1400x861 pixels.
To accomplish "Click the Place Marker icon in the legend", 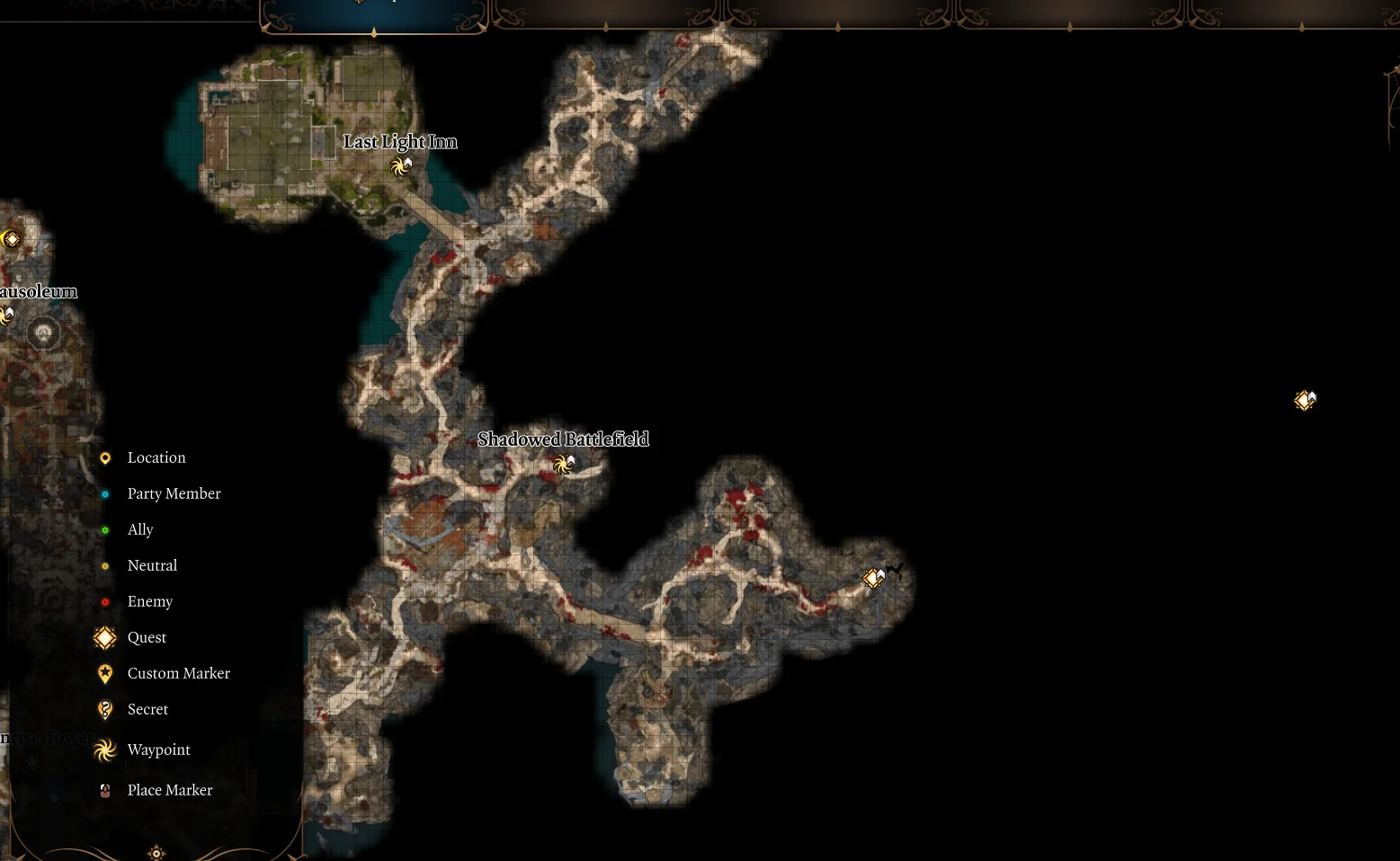I will 104,790.
